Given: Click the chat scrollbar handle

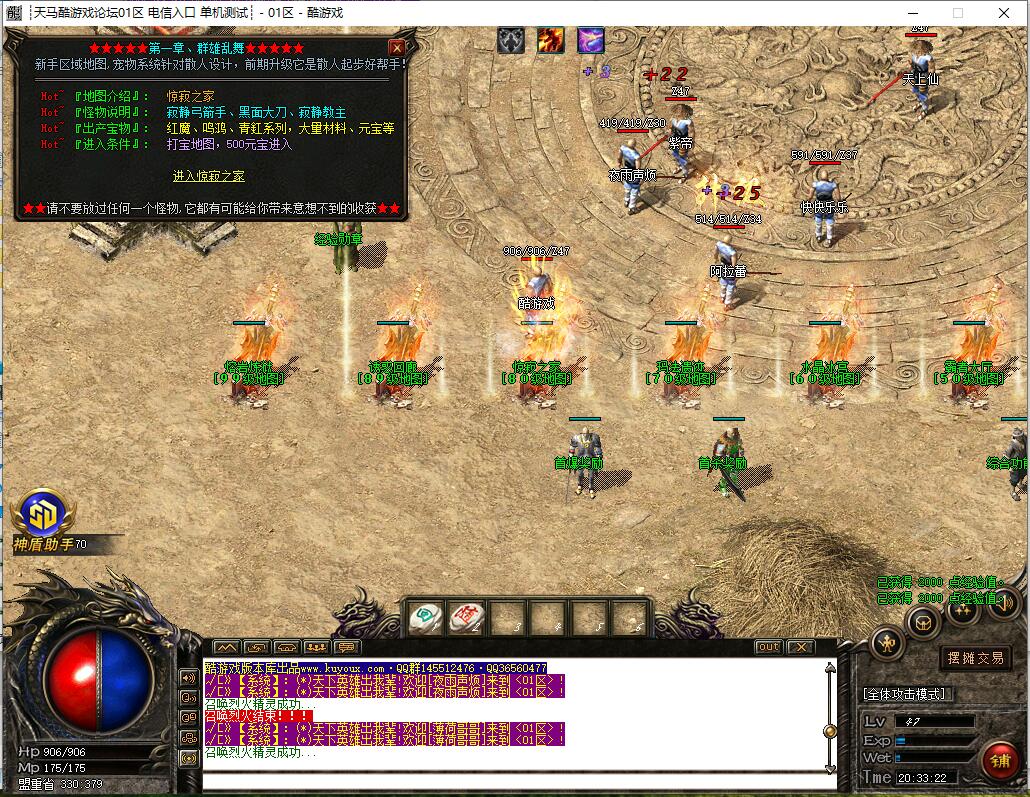Looking at the screenshot, I should coord(829,731).
